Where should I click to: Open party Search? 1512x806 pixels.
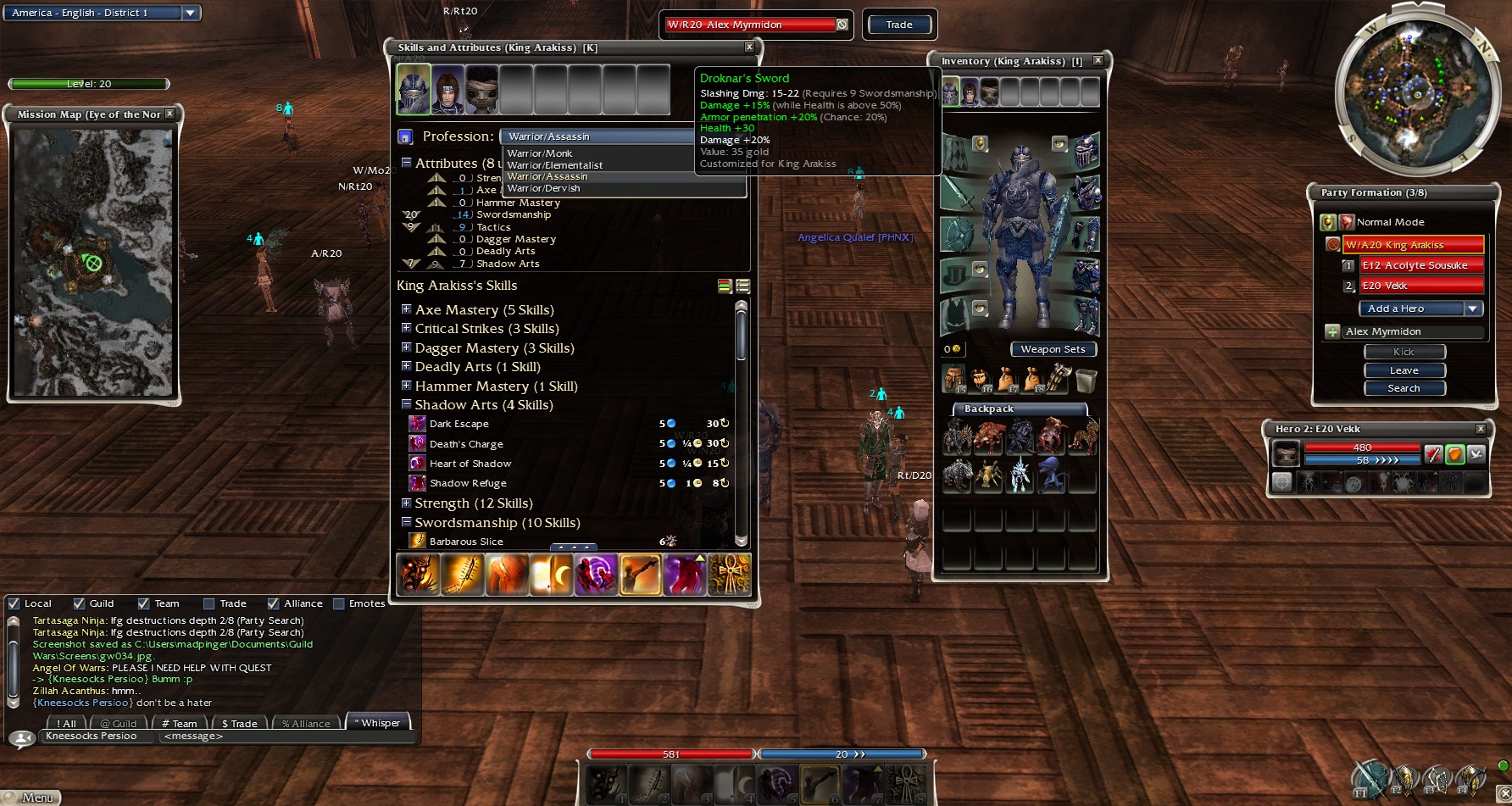pos(1404,388)
